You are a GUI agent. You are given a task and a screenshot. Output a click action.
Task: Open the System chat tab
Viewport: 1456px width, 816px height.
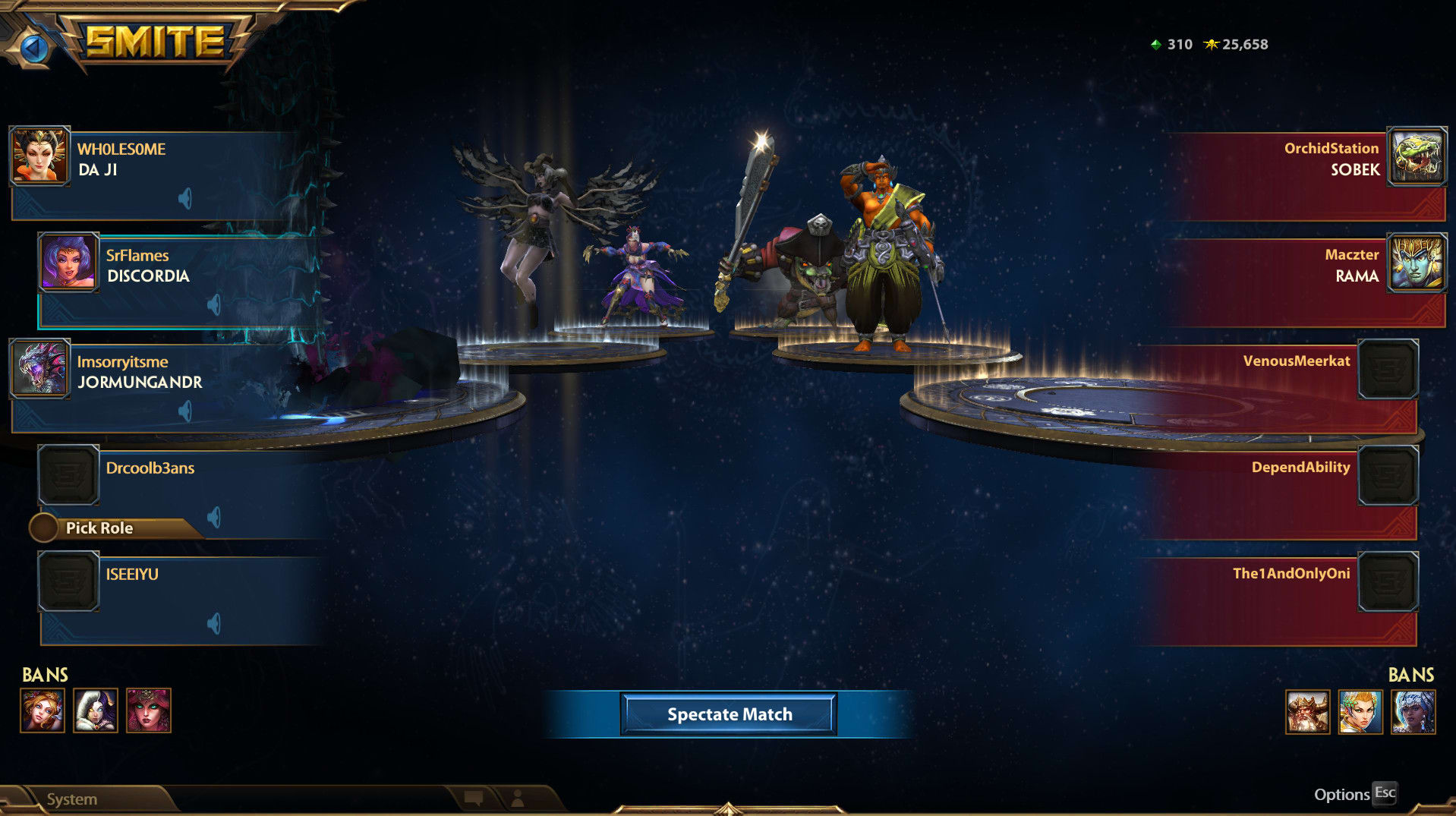click(x=72, y=799)
